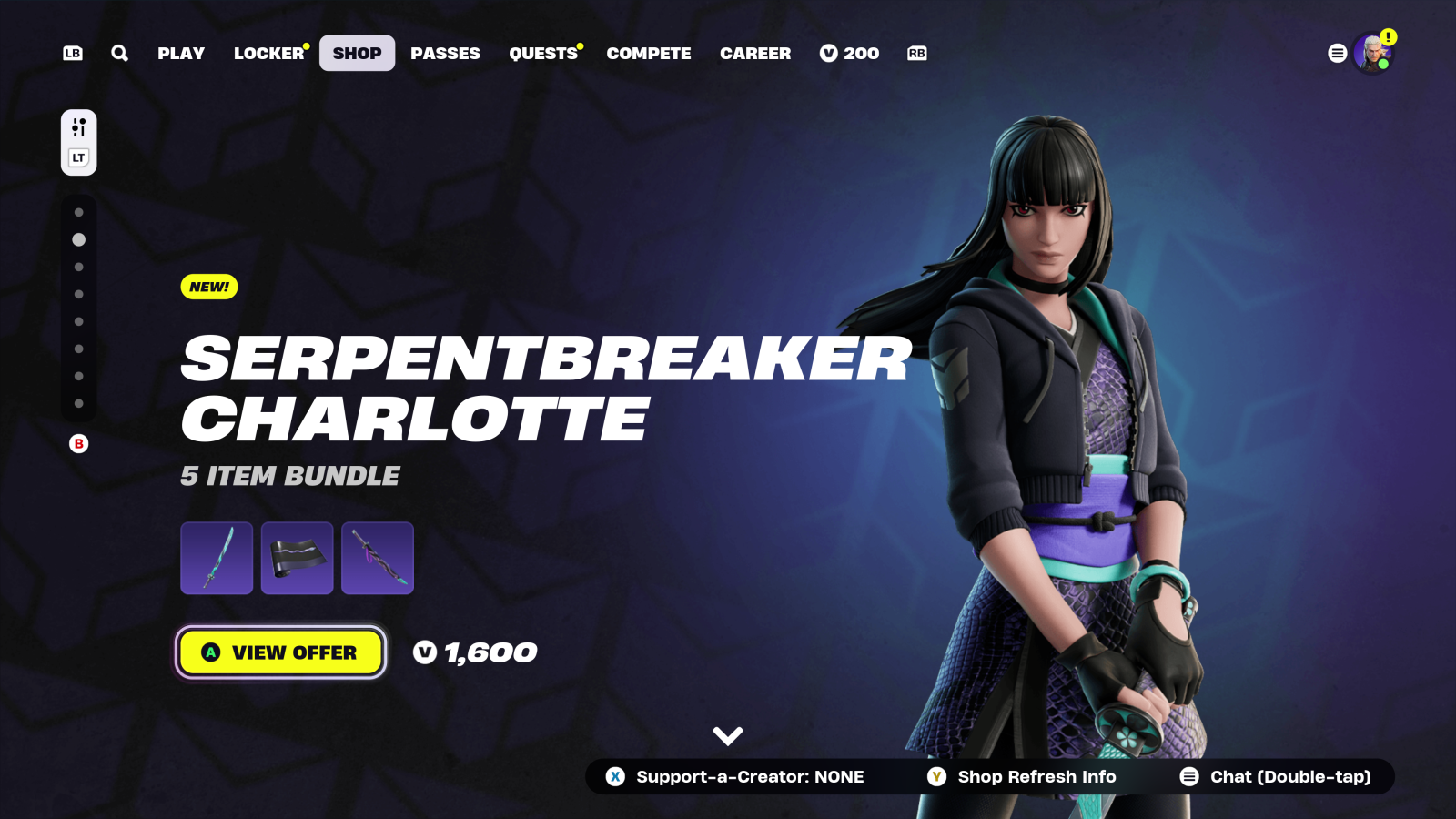The image size is (1456, 819).
Task: Switch to the QUESTS tab
Action: [542, 53]
